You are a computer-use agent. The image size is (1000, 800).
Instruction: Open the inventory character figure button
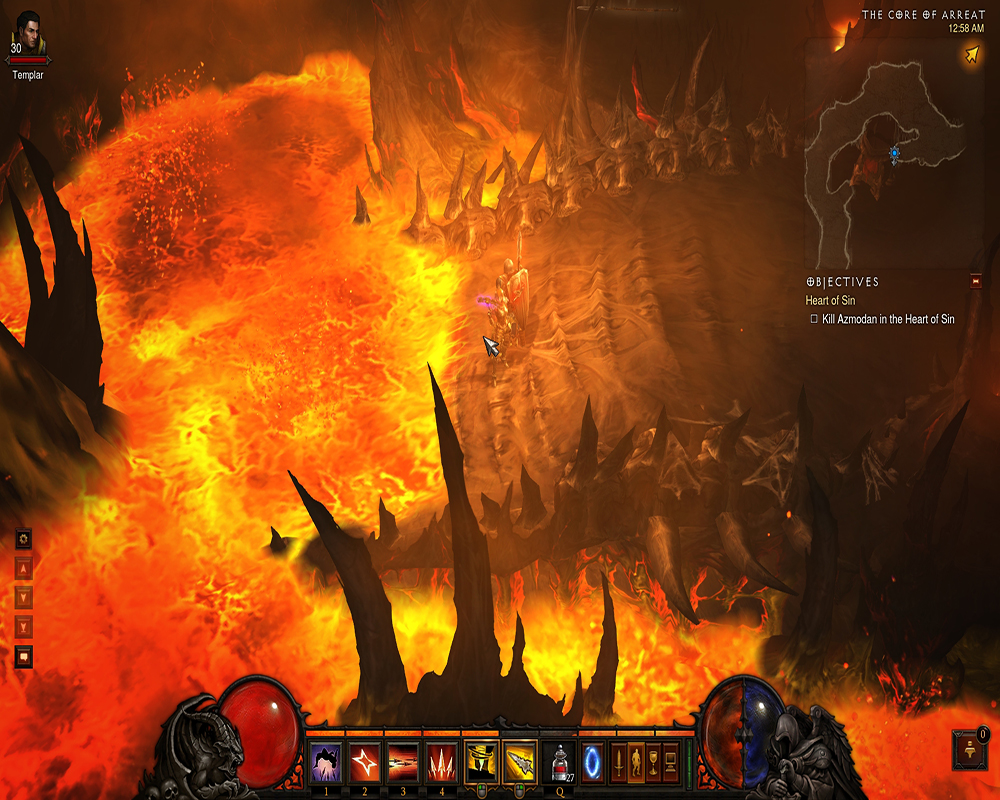point(636,761)
